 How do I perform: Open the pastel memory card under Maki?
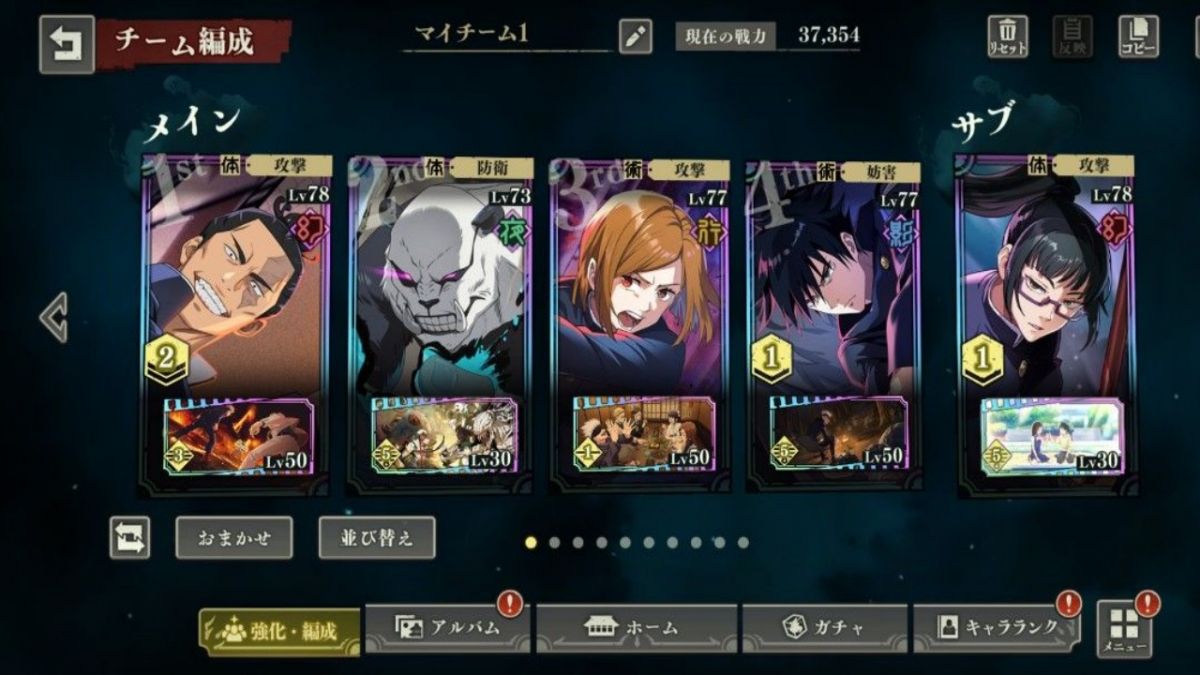(1051, 436)
